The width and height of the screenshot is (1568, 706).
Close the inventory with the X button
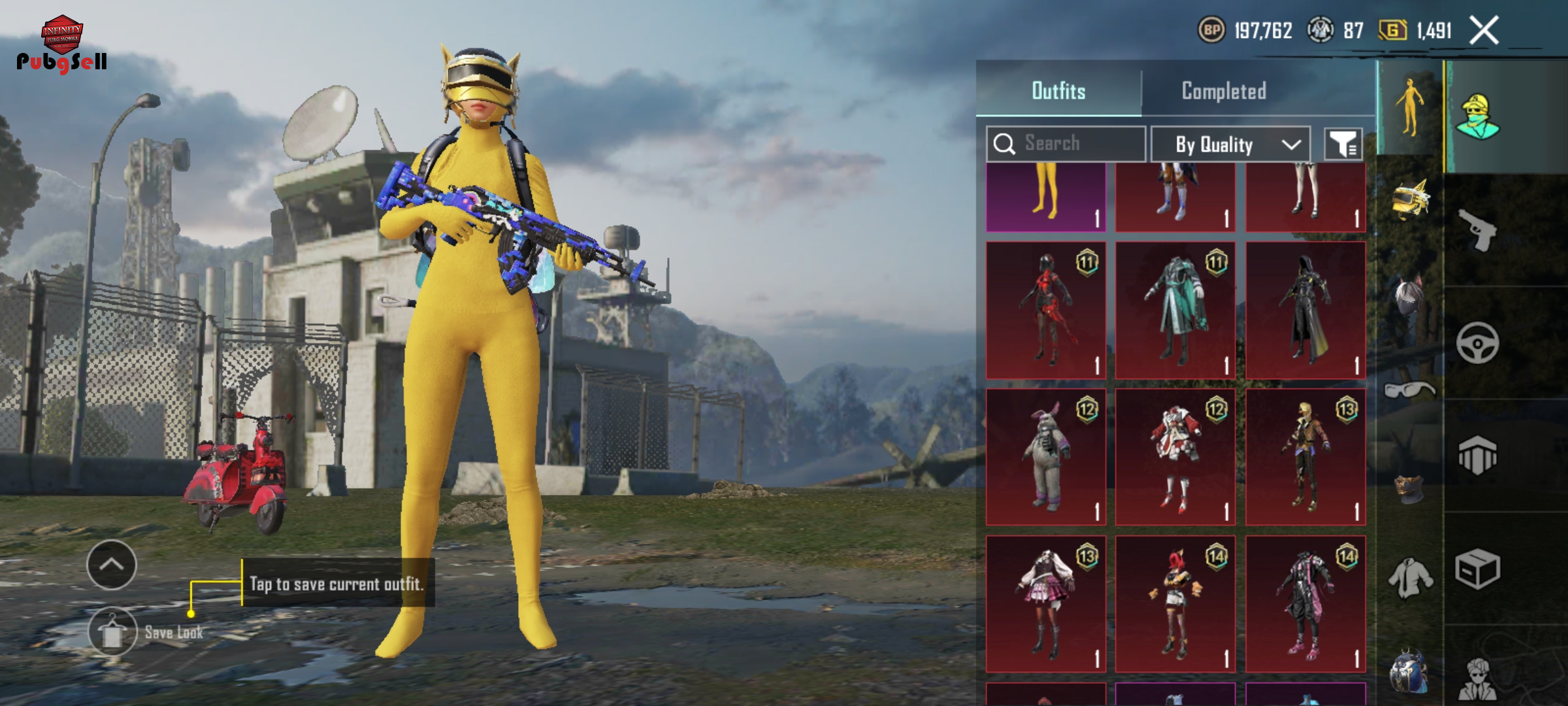coord(1484,31)
